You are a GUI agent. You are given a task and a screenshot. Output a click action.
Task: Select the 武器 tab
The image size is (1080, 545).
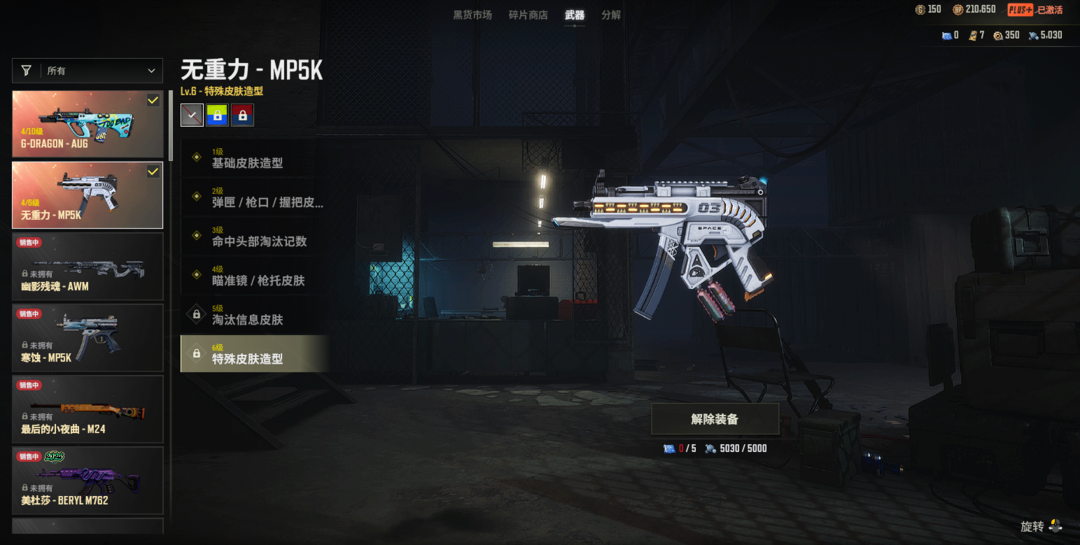574,15
